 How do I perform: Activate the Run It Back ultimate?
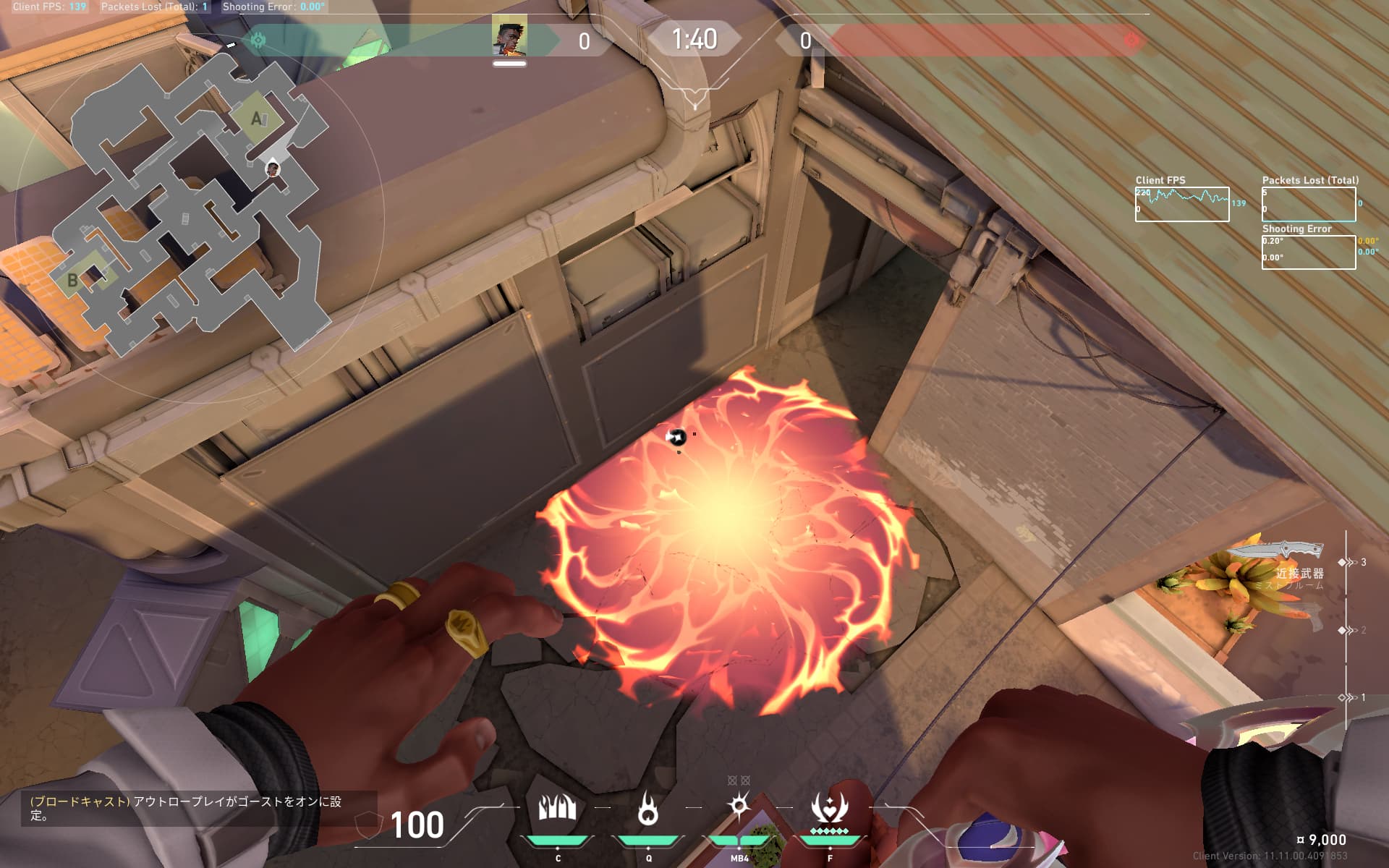(829, 809)
